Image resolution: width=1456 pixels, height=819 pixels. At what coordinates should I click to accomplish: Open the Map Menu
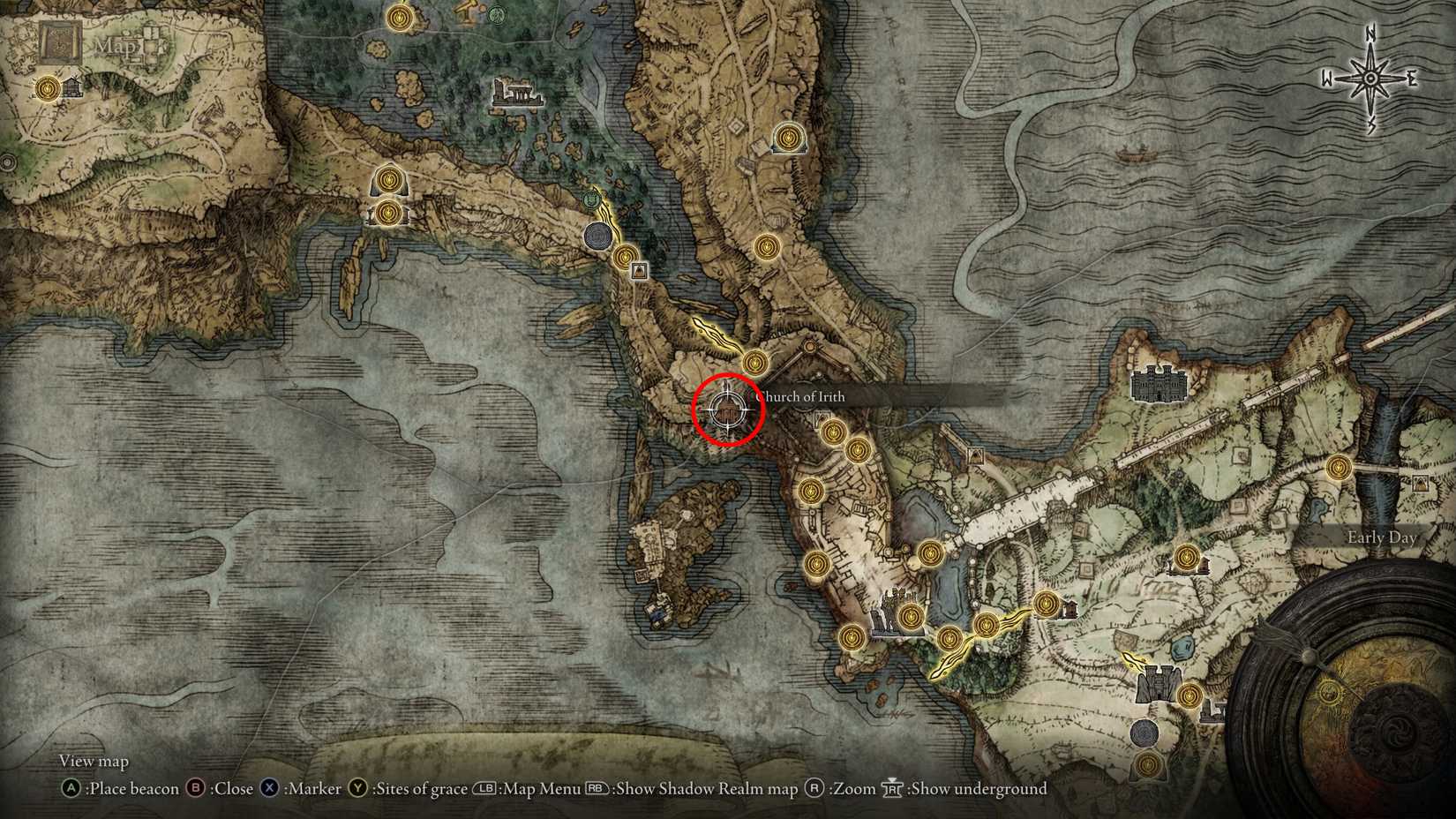click(538, 789)
